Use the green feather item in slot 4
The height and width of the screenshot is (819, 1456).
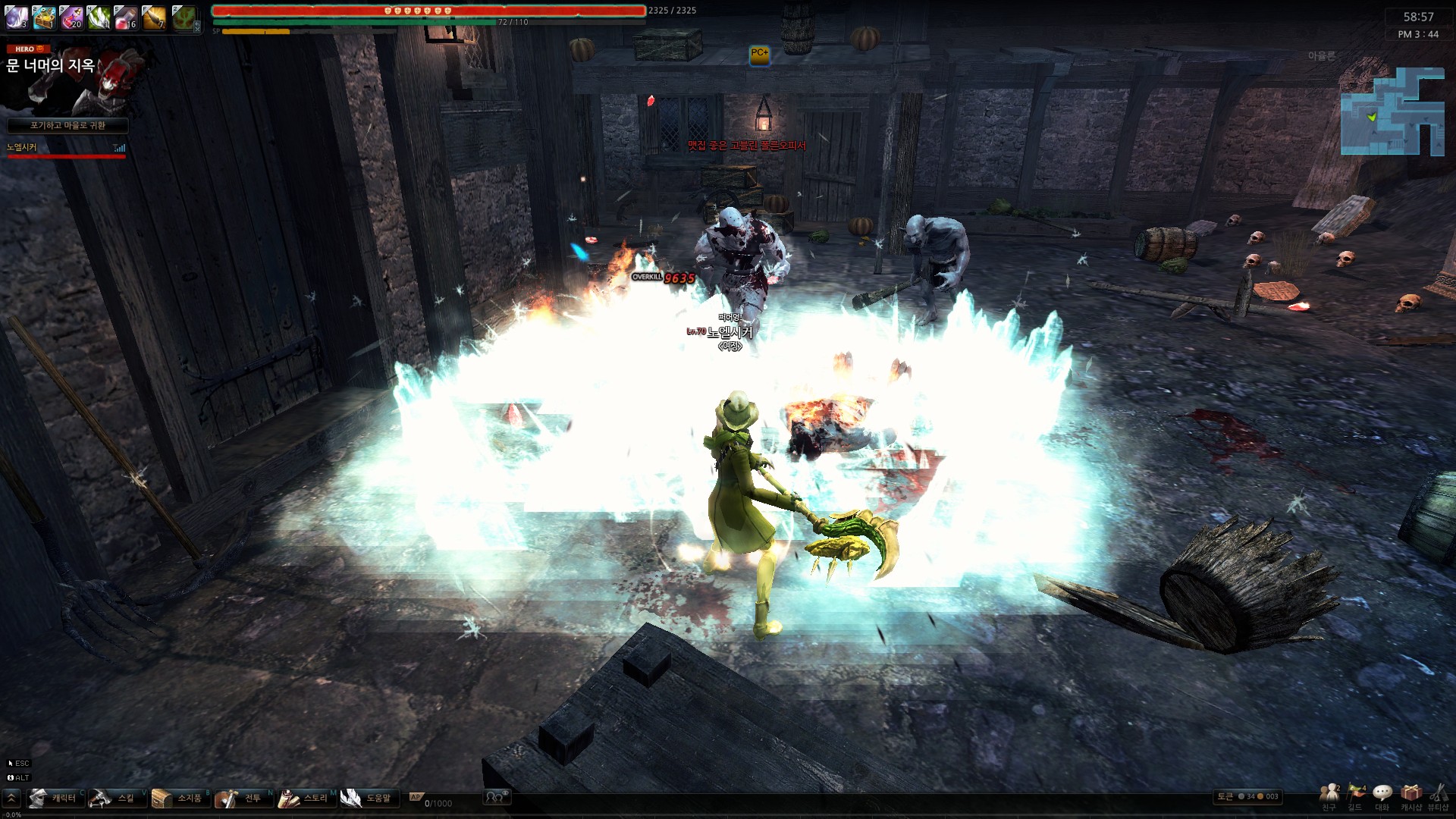point(99,17)
